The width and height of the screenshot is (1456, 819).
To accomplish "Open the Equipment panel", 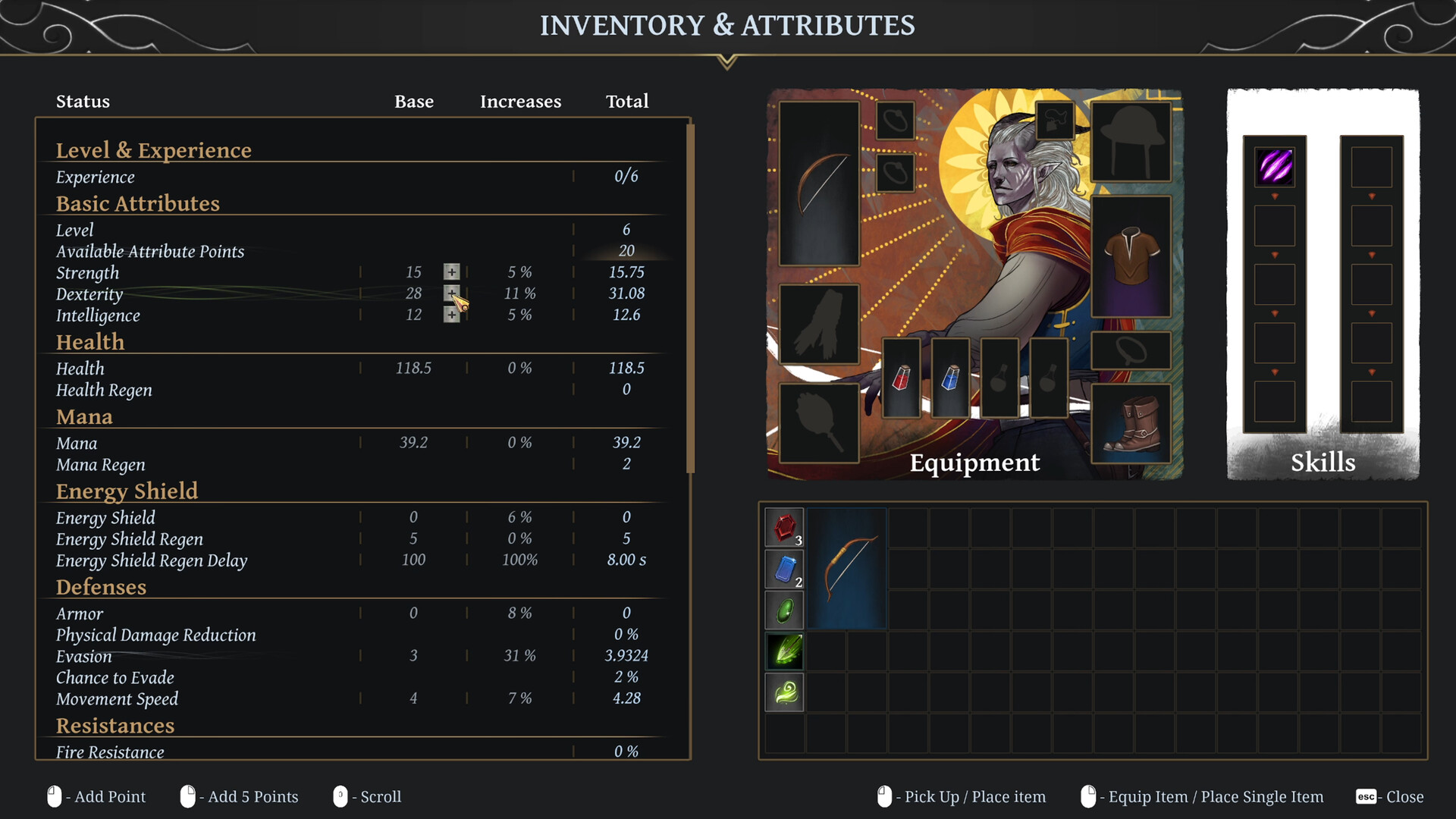I will (x=974, y=463).
